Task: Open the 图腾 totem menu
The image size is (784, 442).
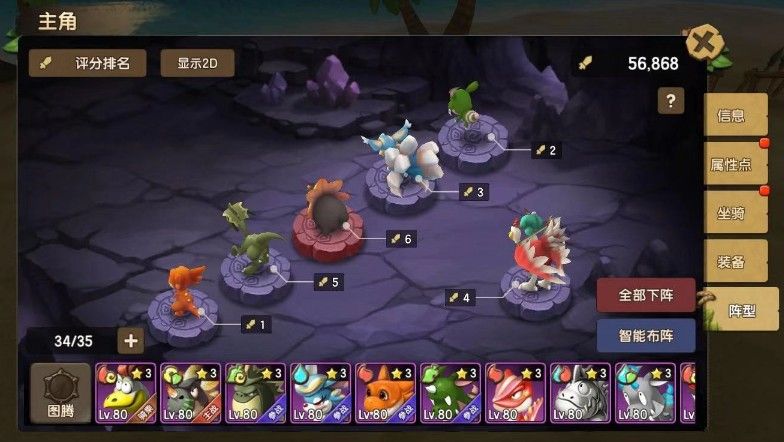Action: tap(59, 394)
